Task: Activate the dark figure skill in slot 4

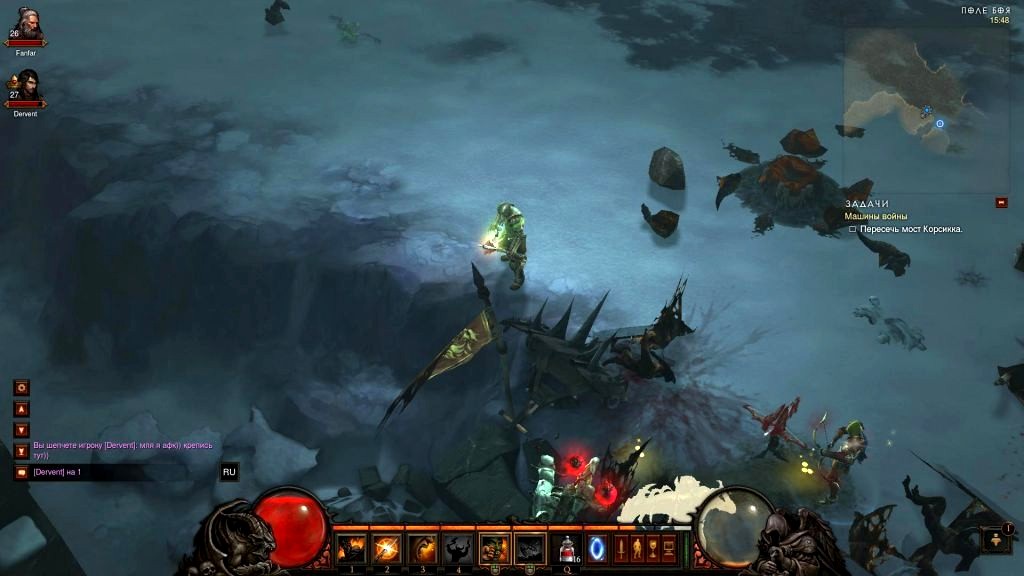Action: (x=458, y=548)
